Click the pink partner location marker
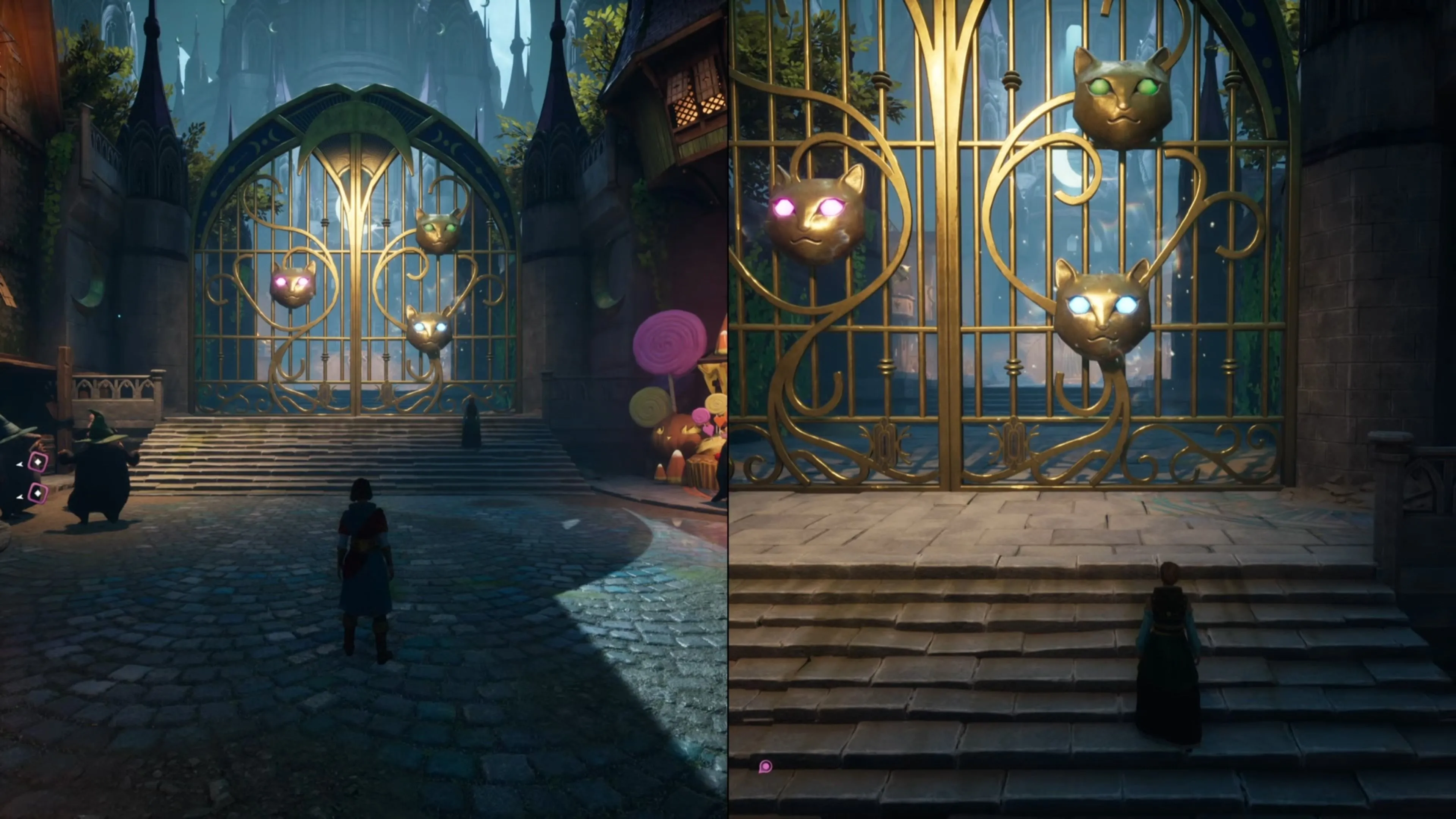Screen dimensions: 1456x819 (765, 766)
